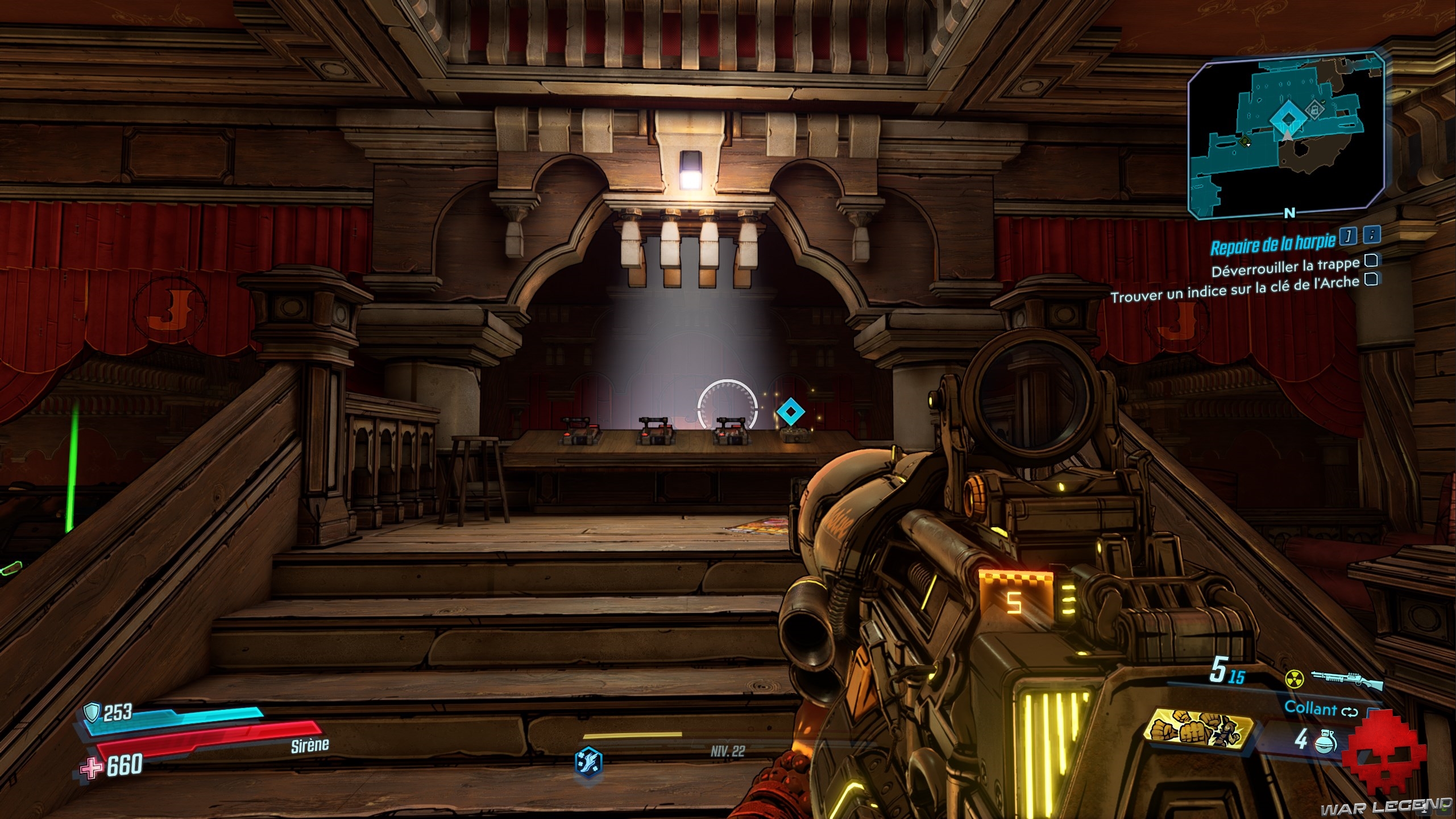Click the yellow radiation element icon
The image size is (1456, 819).
[1294, 679]
